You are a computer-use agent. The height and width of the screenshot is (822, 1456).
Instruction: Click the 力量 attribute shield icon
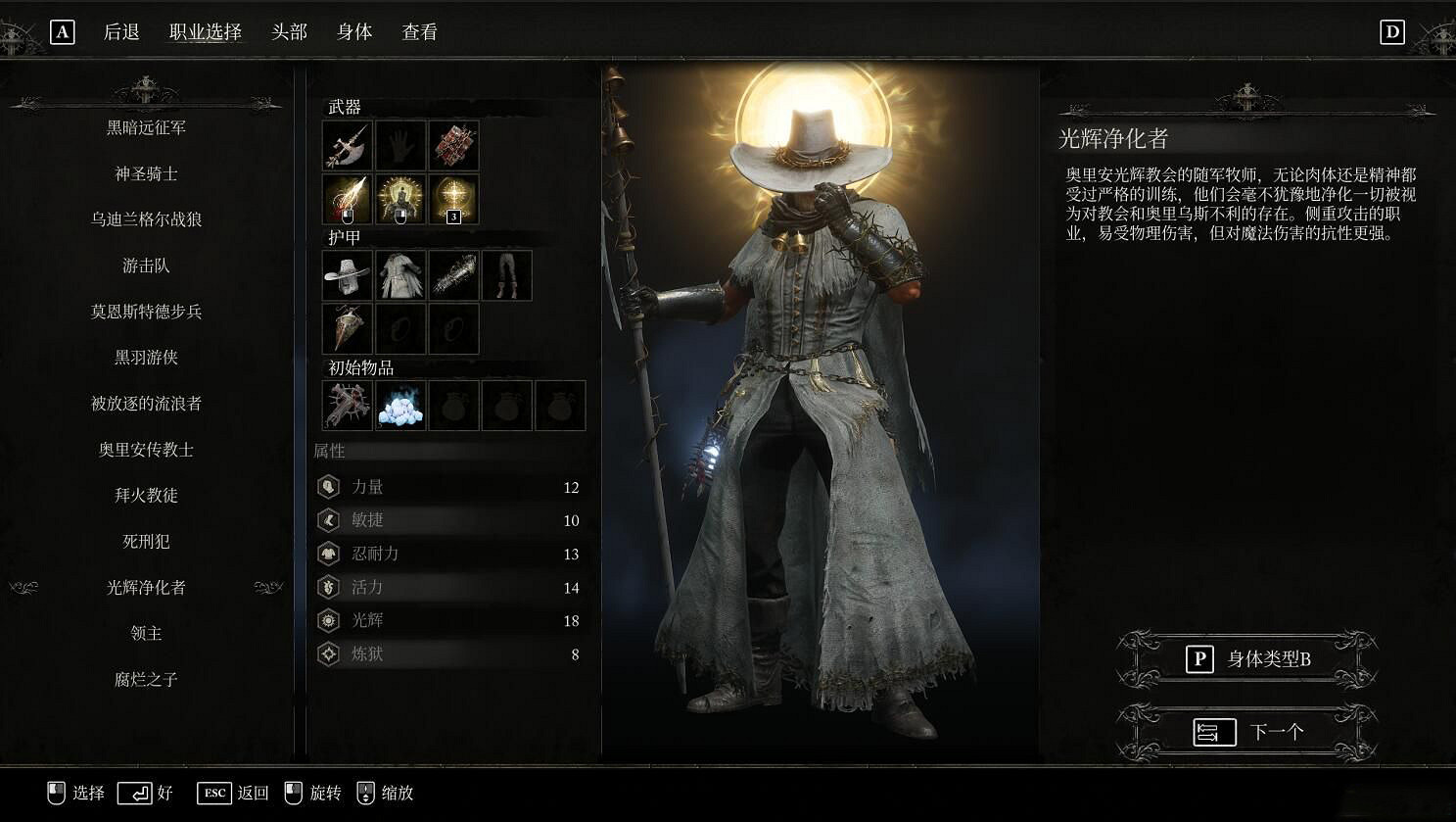(x=329, y=487)
